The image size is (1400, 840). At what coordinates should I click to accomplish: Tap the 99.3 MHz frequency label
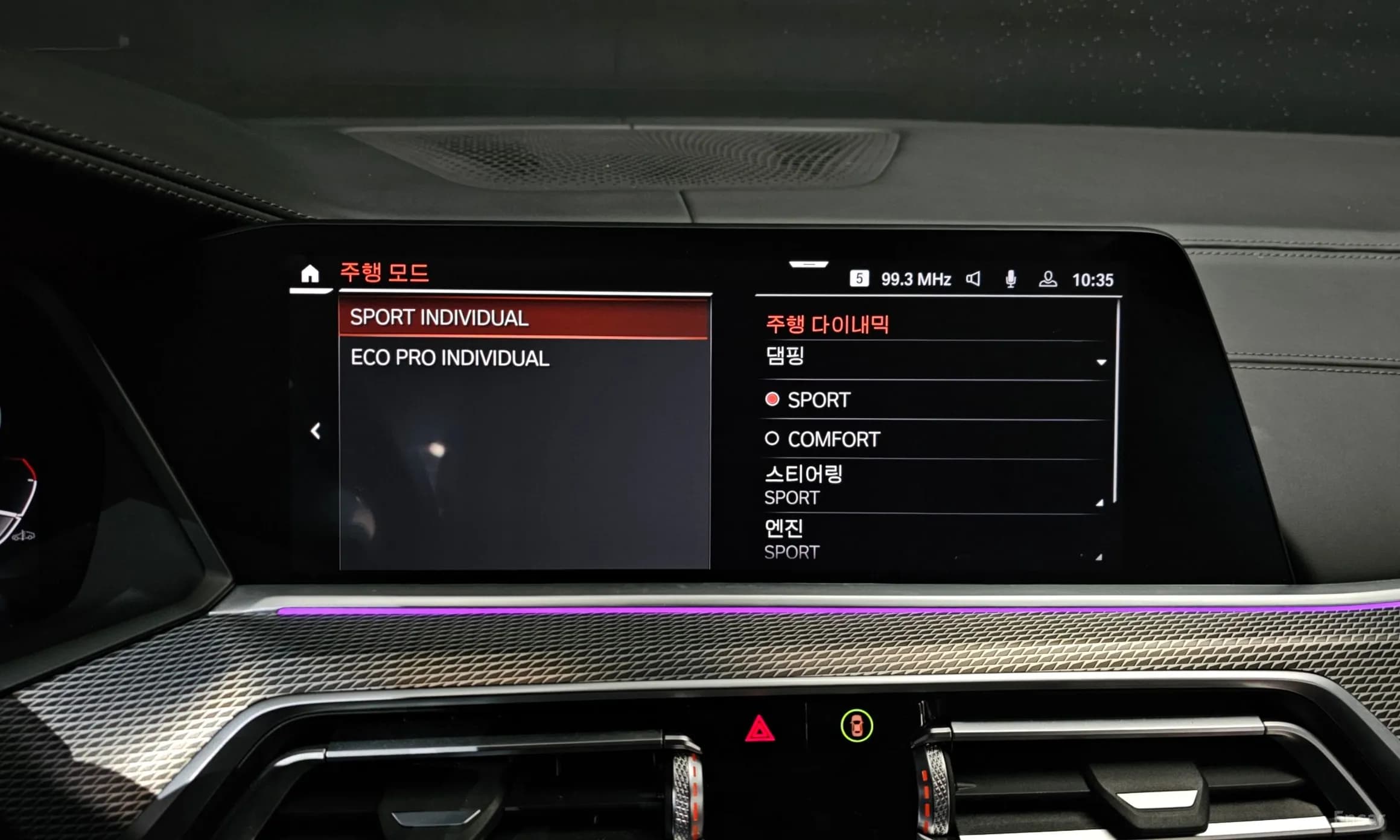pos(916,278)
